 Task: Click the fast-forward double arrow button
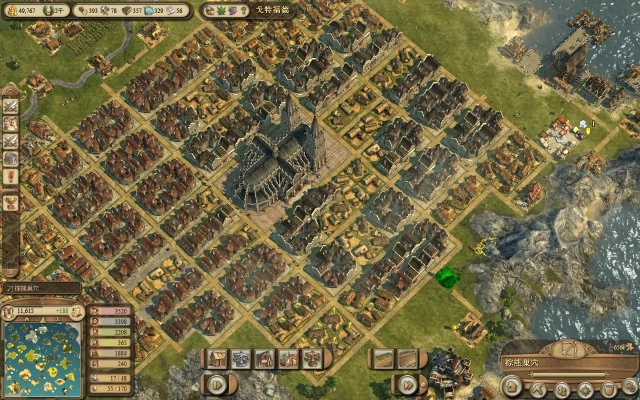(x=408, y=383)
